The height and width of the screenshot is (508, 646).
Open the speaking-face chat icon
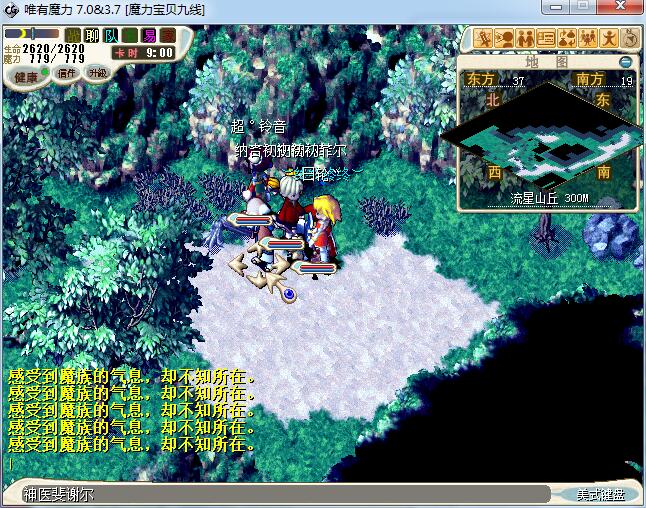[504, 38]
